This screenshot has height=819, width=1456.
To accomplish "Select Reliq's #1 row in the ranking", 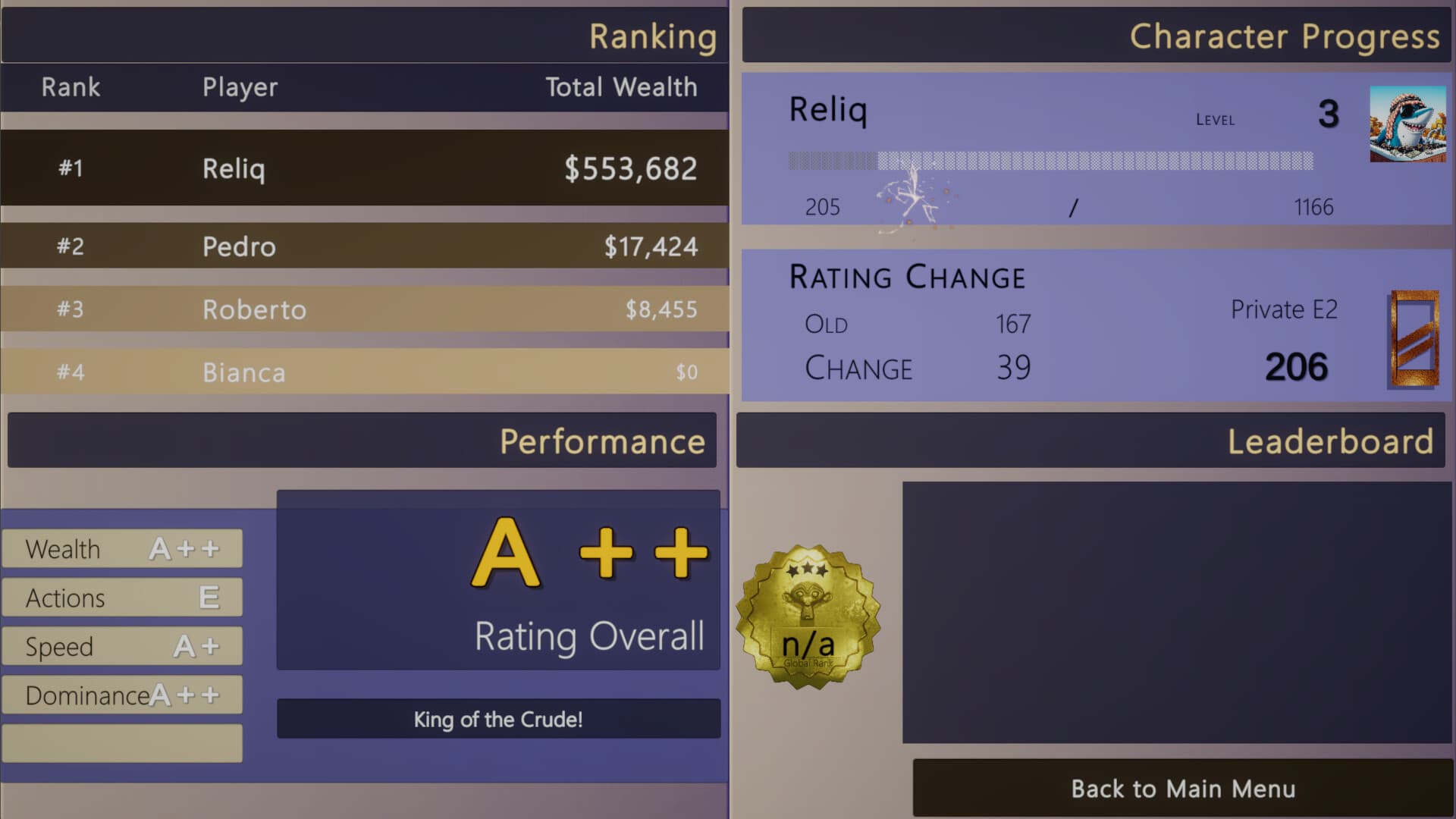I will (364, 168).
